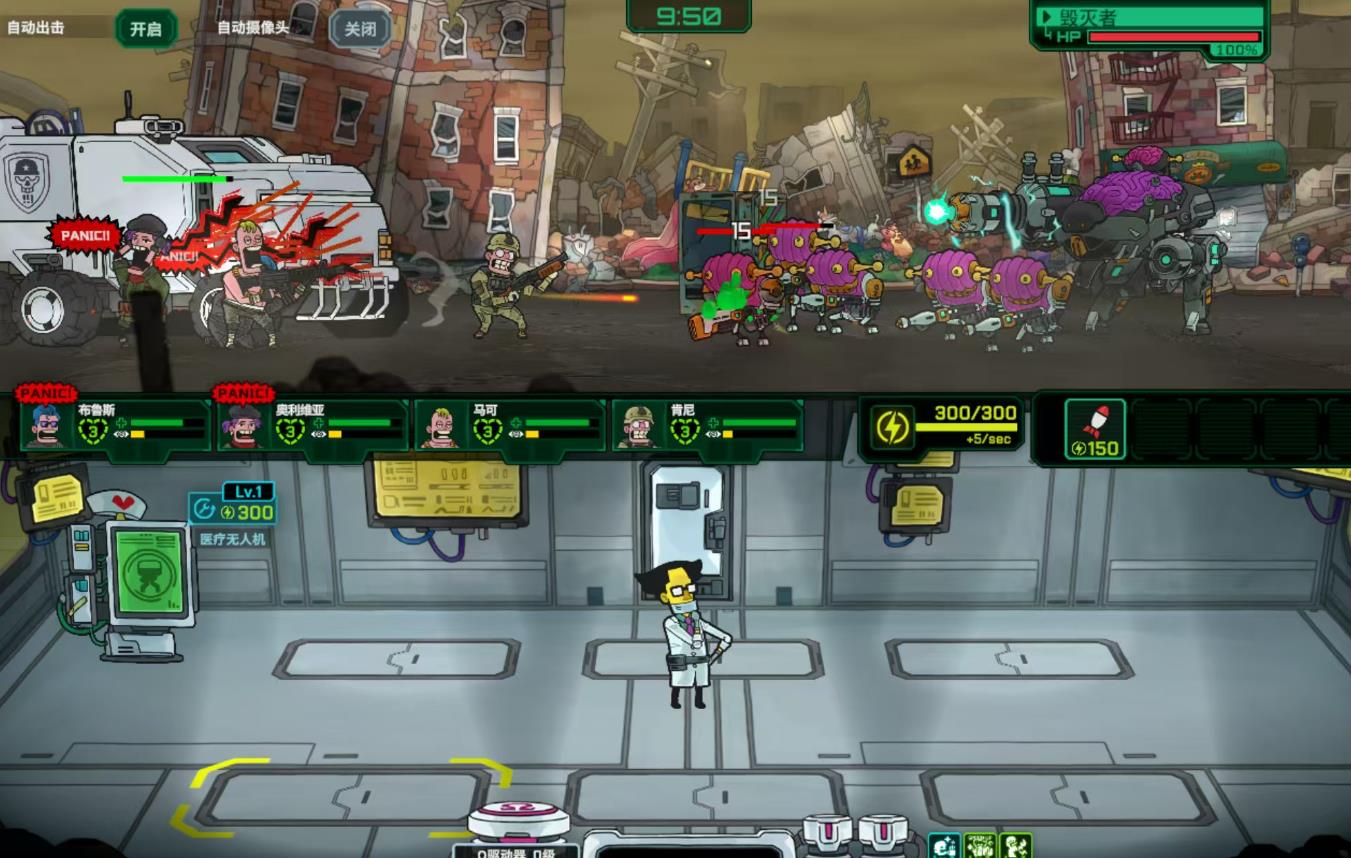Open Kenny's weapon detail under his portrait
This screenshot has height=858, width=1351.
tap(712, 434)
